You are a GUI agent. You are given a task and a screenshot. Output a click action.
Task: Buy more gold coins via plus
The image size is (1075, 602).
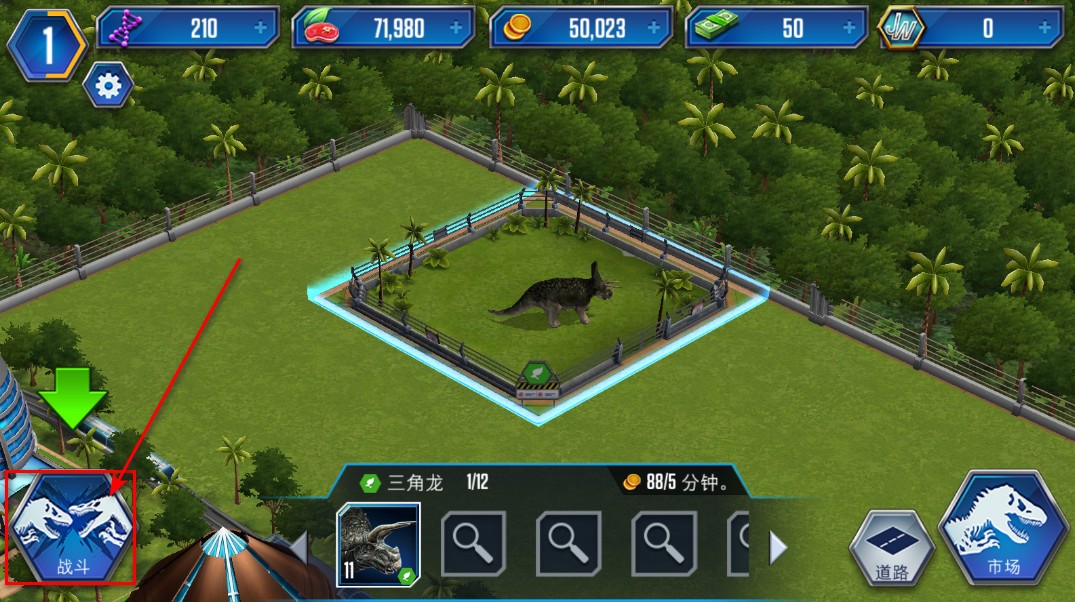pos(653,29)
